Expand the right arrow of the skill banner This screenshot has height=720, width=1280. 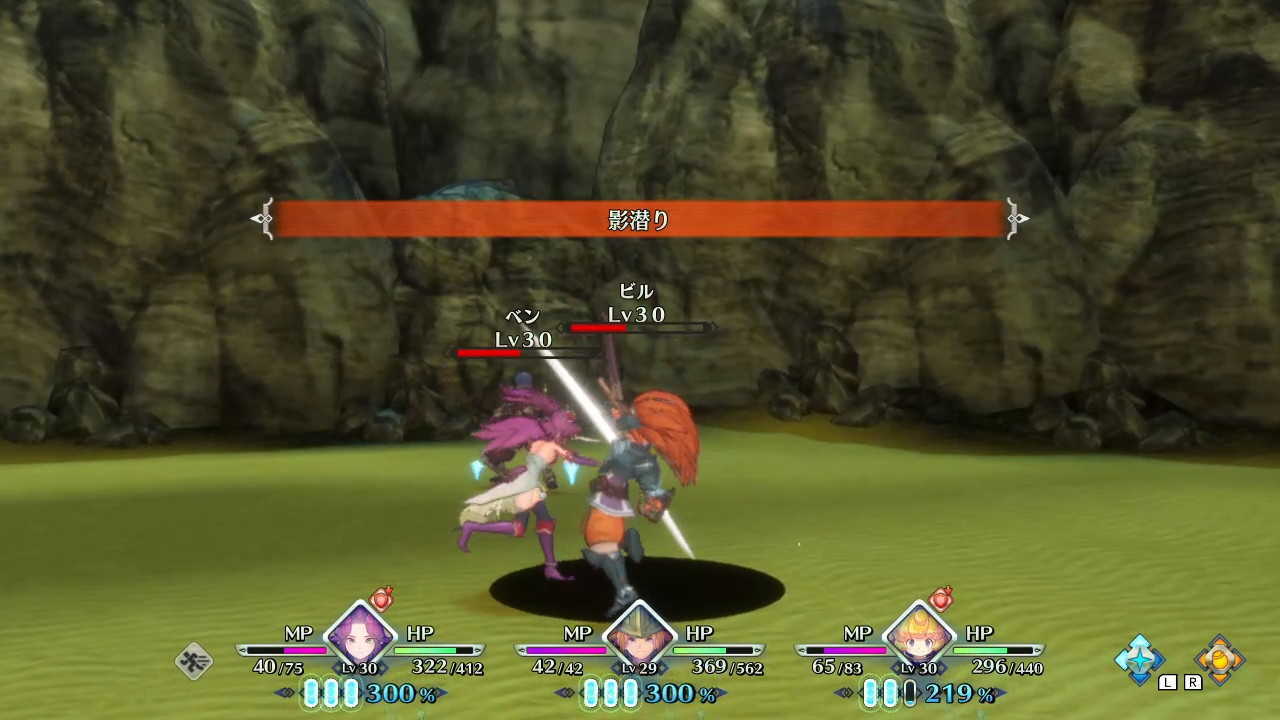coord(1018,217)
